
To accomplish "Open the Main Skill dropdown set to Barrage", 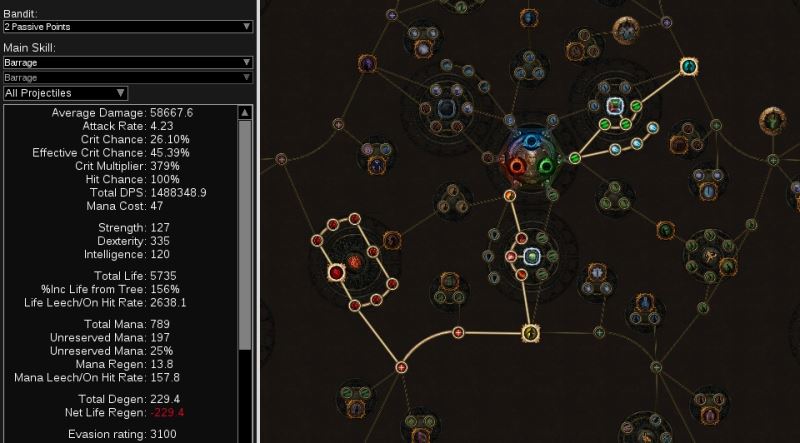I will [x=127, y=62].
